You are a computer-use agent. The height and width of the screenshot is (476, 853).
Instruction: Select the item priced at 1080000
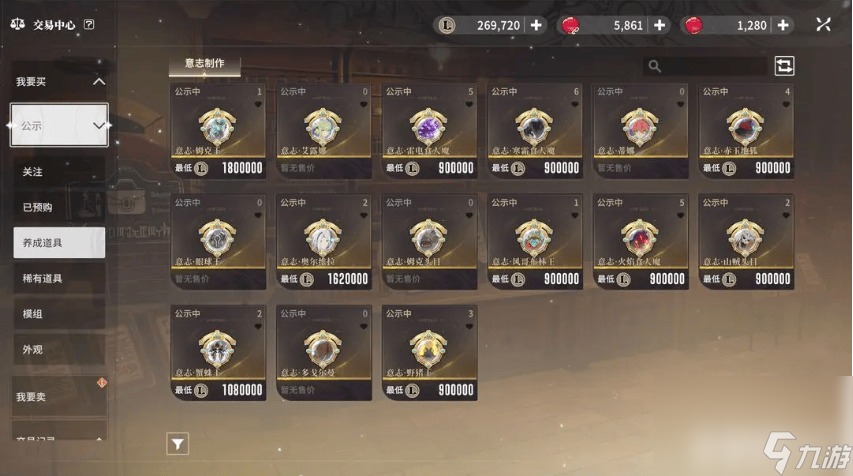[x=218, y=353]
